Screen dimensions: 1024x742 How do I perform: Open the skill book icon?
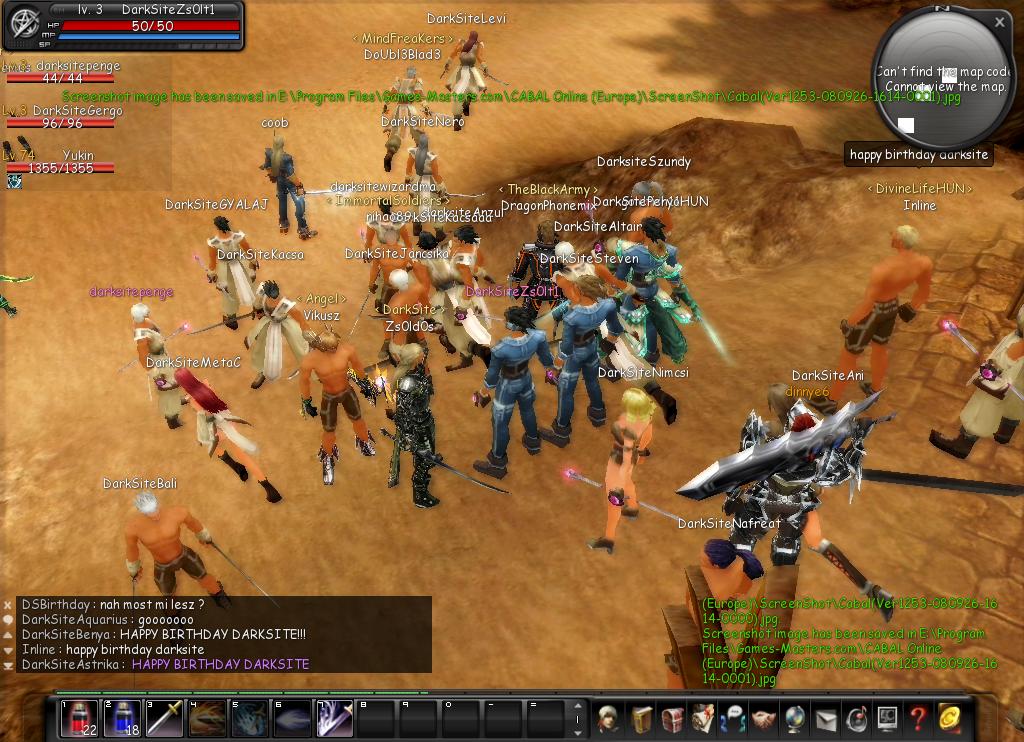(641, 718)
